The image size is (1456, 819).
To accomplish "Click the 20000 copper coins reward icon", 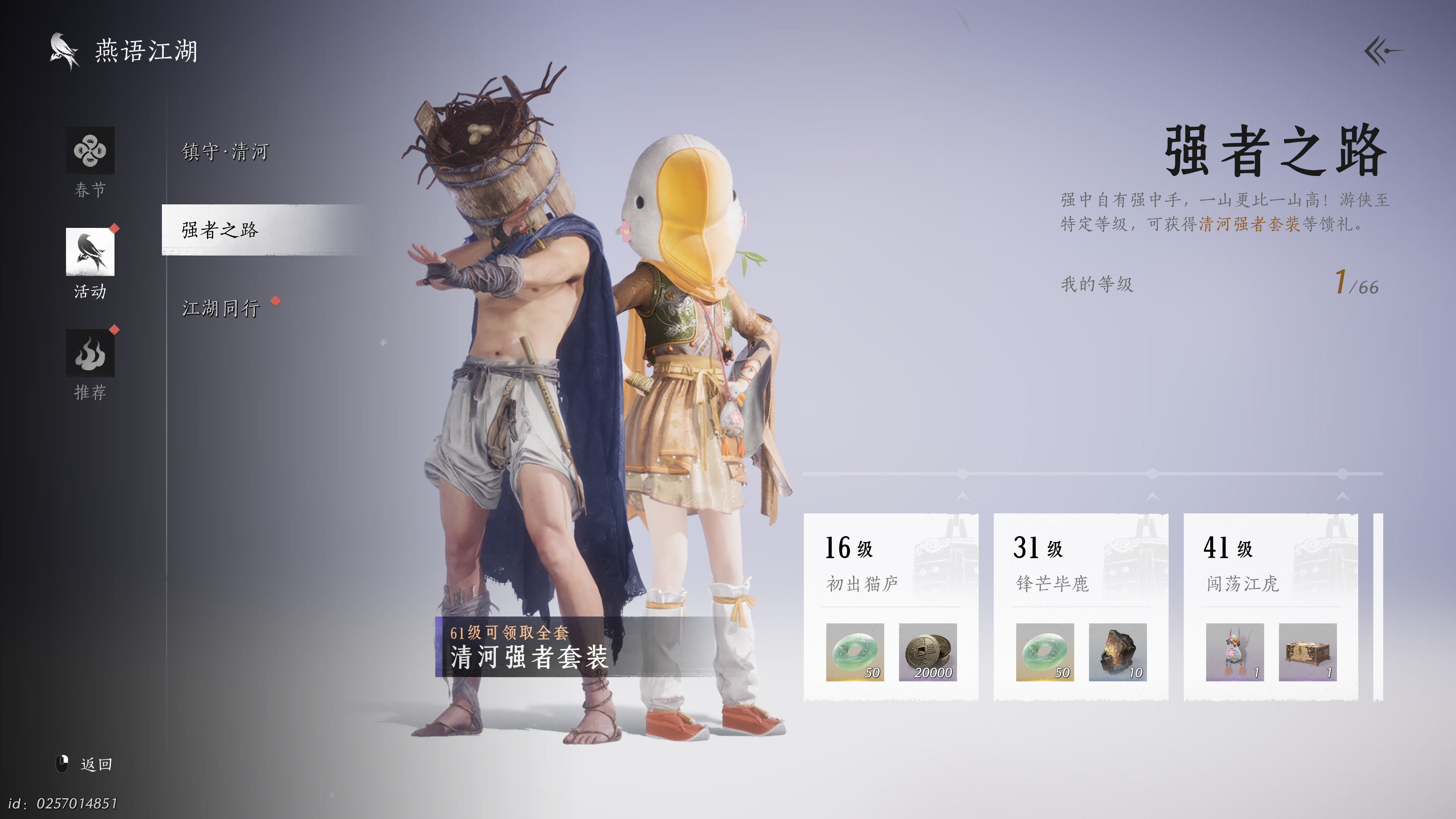I will tap(929, 653).
